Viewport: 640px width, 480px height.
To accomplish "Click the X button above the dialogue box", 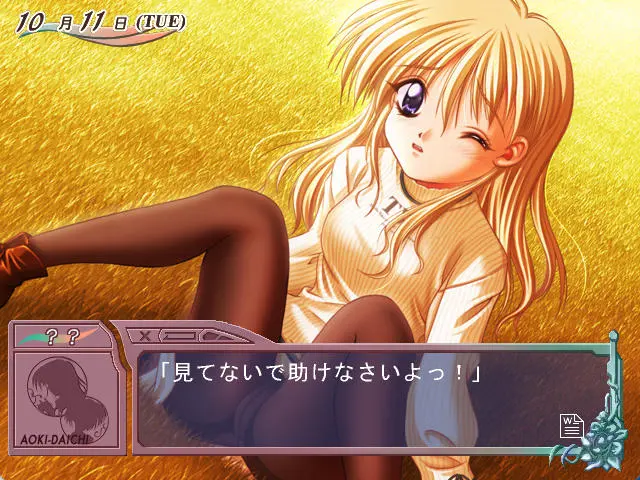I will (146, 335).
